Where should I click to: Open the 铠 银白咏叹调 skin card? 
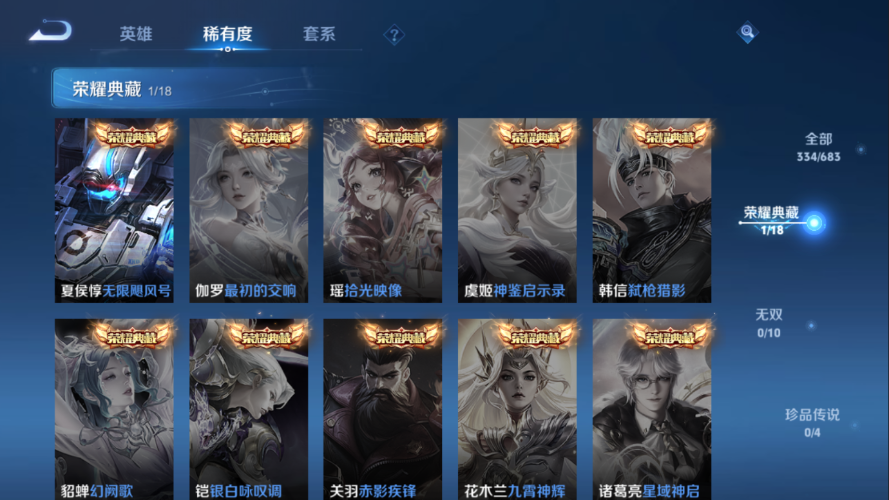[x=248, y=410]
